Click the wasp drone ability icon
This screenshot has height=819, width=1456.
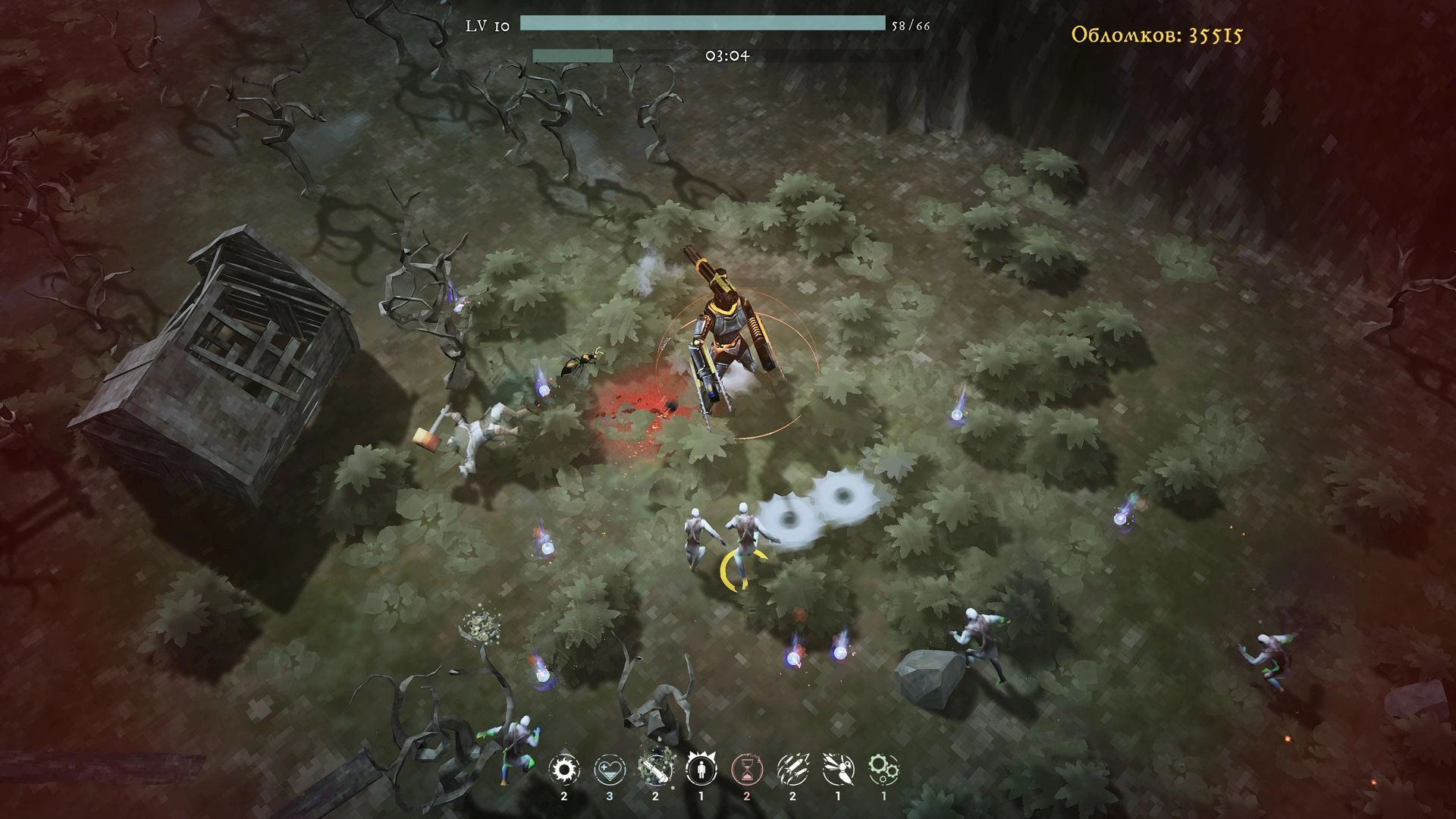[x=838, y=770]
